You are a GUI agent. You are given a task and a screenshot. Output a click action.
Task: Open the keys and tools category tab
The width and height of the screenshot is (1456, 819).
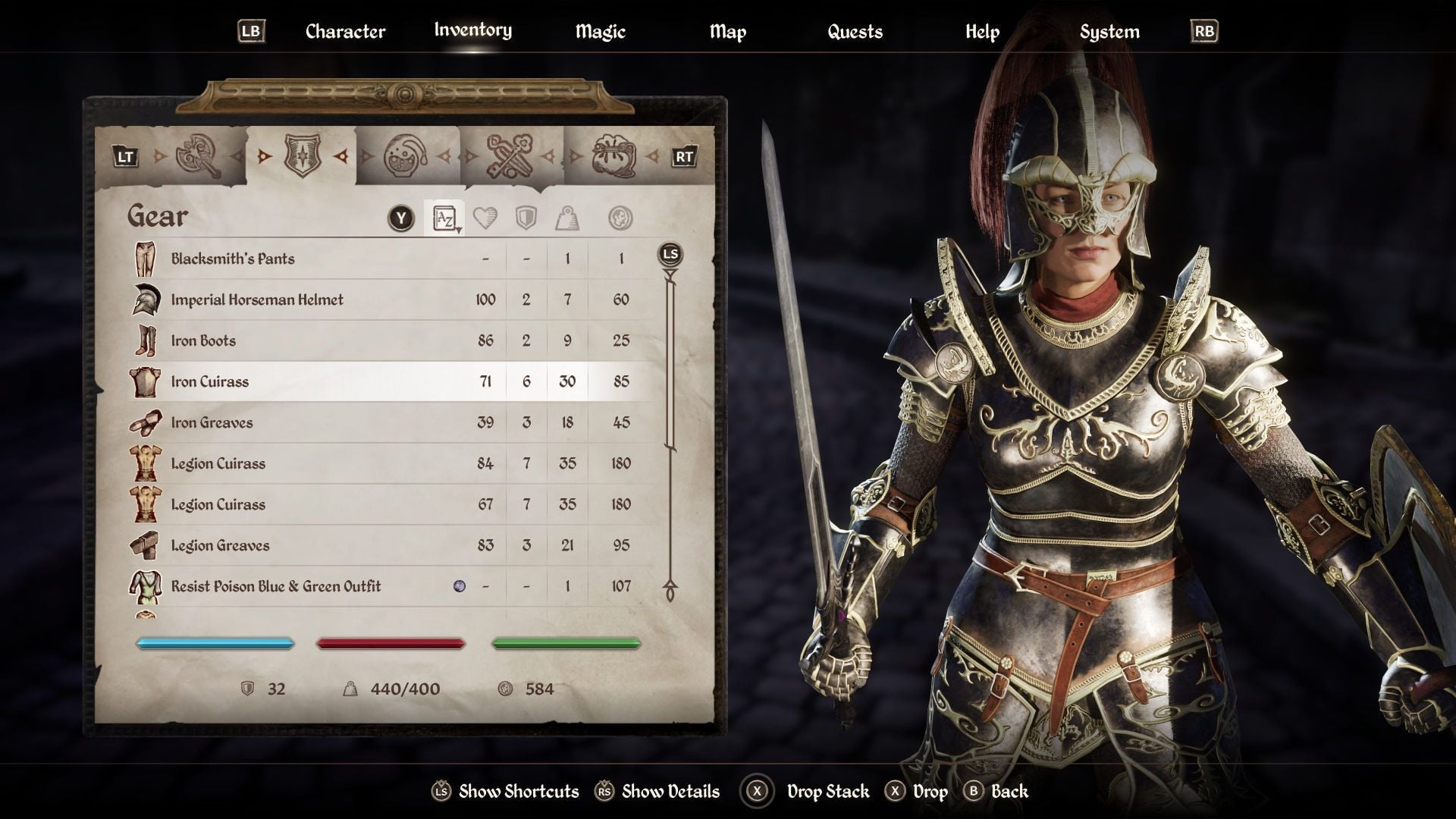tap(510, 157)
